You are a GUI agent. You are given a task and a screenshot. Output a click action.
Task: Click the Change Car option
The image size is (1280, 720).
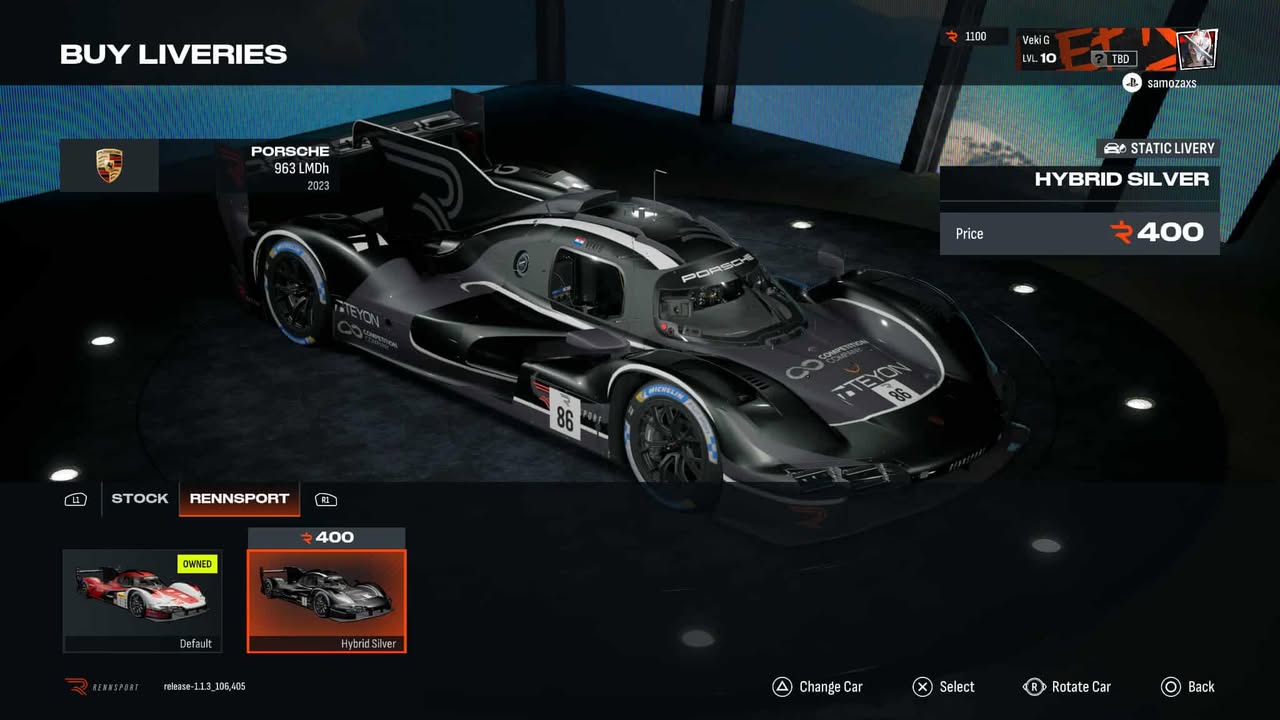(817, 687)
